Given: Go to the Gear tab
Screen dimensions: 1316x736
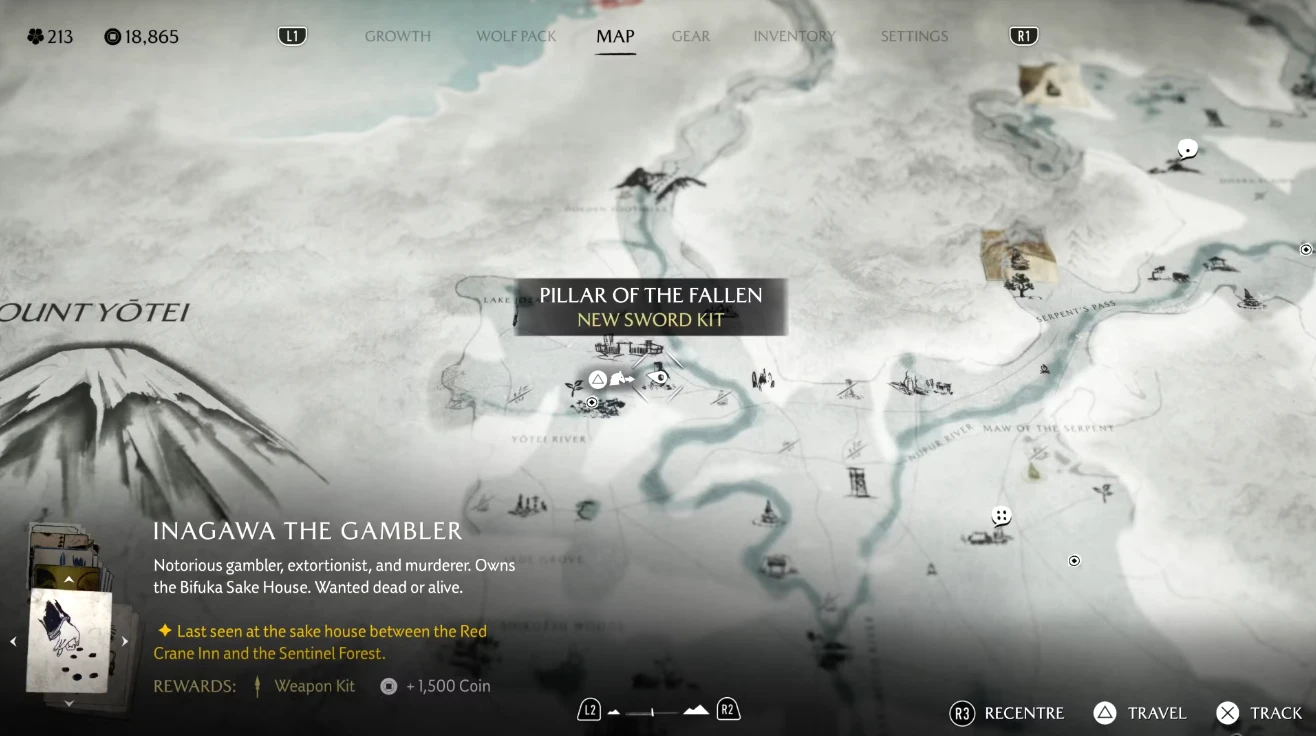Looking at the screenshot, I should pos(691,36).
